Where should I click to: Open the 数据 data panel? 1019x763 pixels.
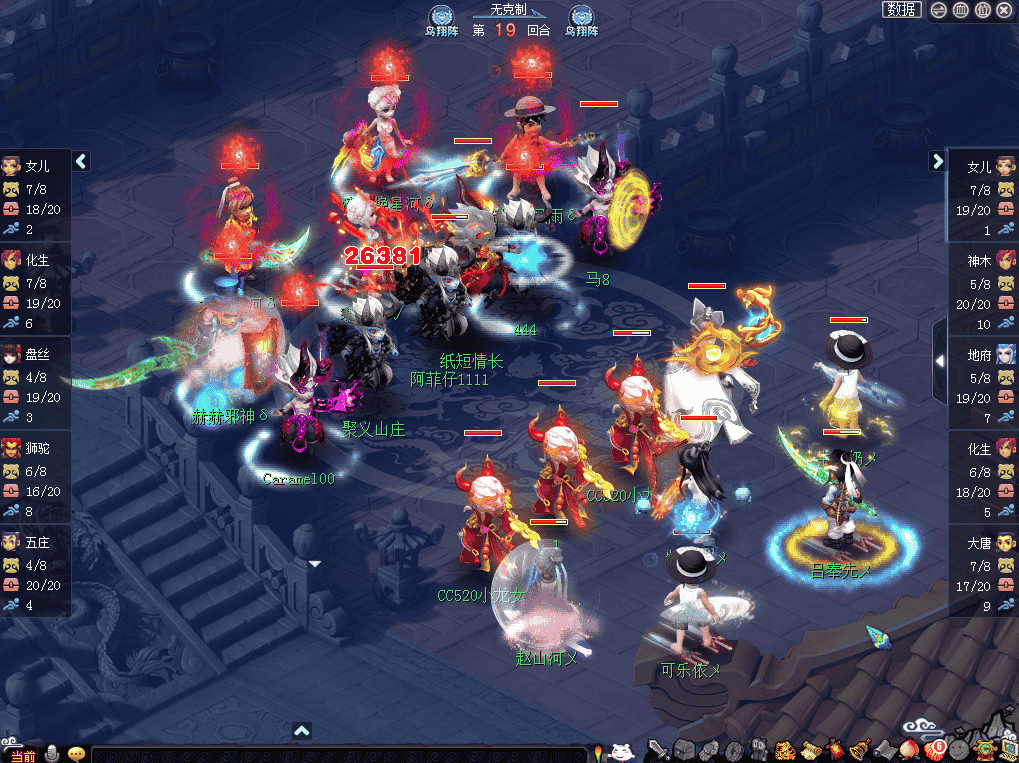(x=901, y=10)
